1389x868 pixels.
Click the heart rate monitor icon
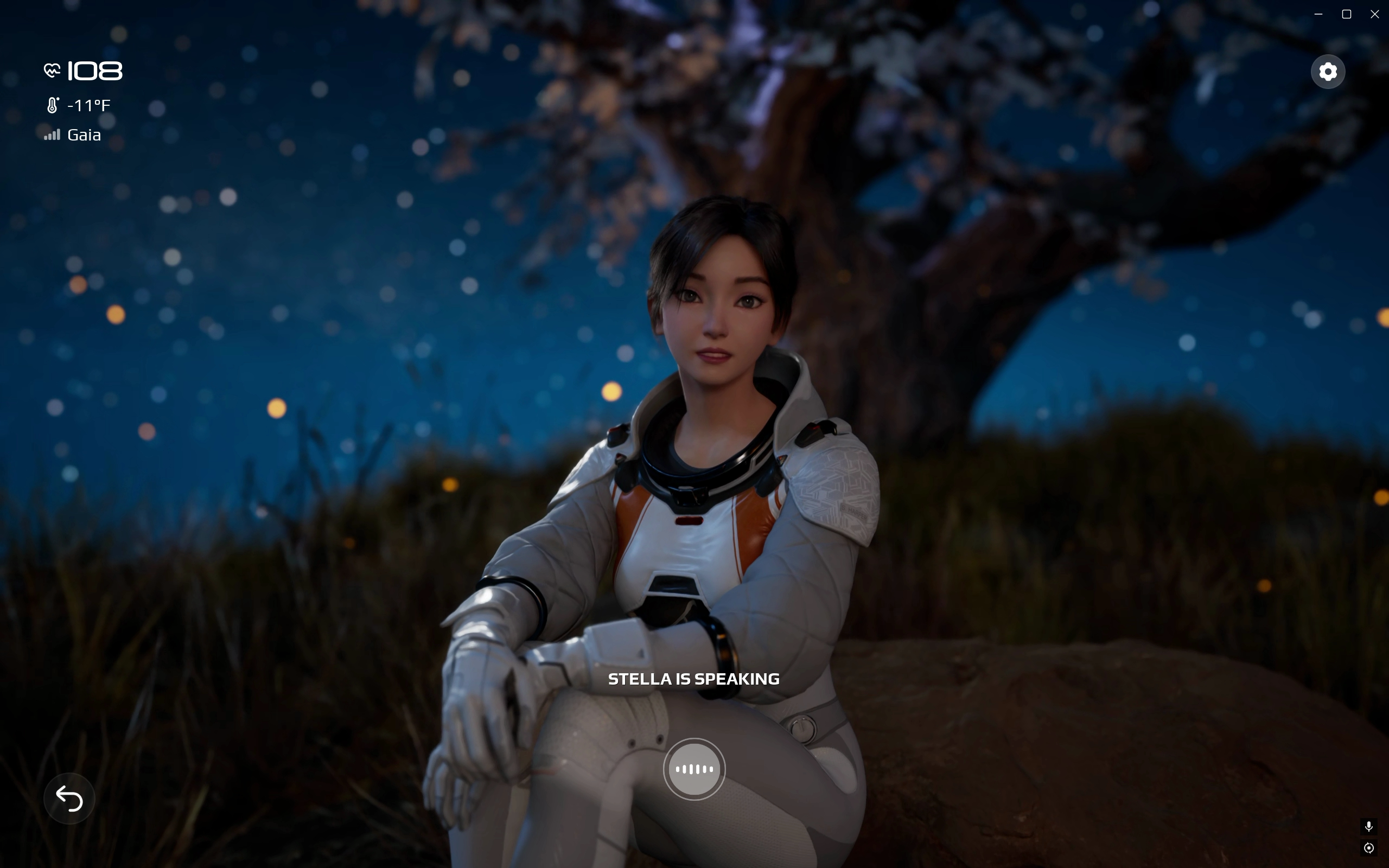[52, 70]
